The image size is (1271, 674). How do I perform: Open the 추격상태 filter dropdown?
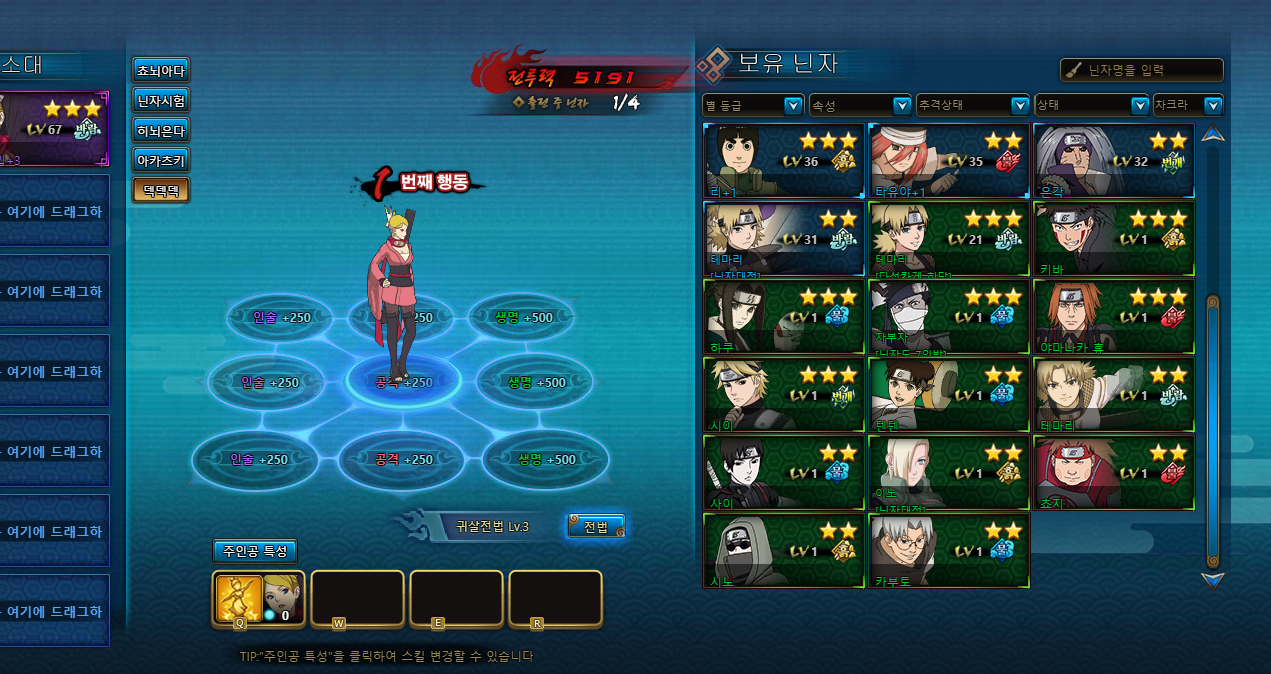click(x=972, y=105)
